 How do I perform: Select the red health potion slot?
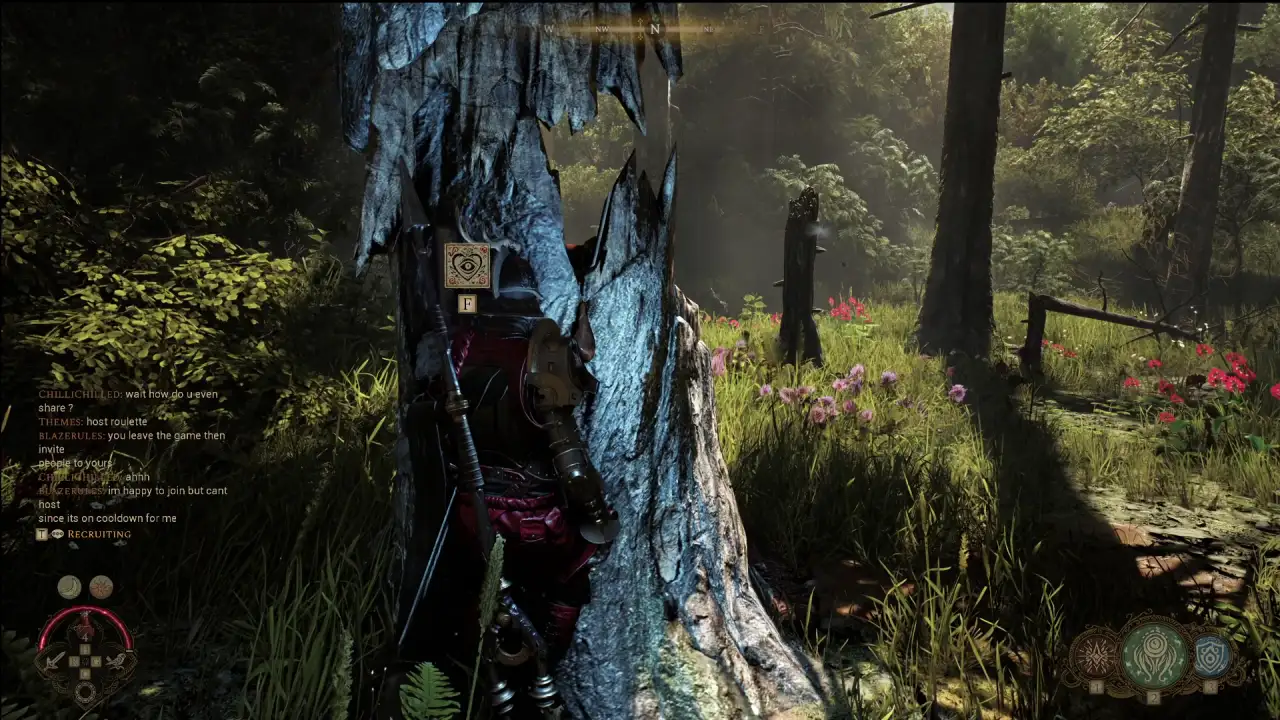[x=85, y=628]
